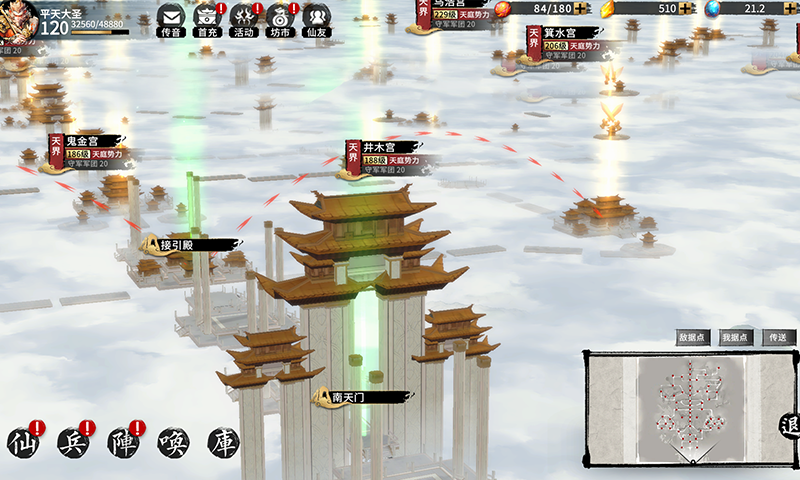
Task: Open the 兵 troops menu
Action: (73, 442)
